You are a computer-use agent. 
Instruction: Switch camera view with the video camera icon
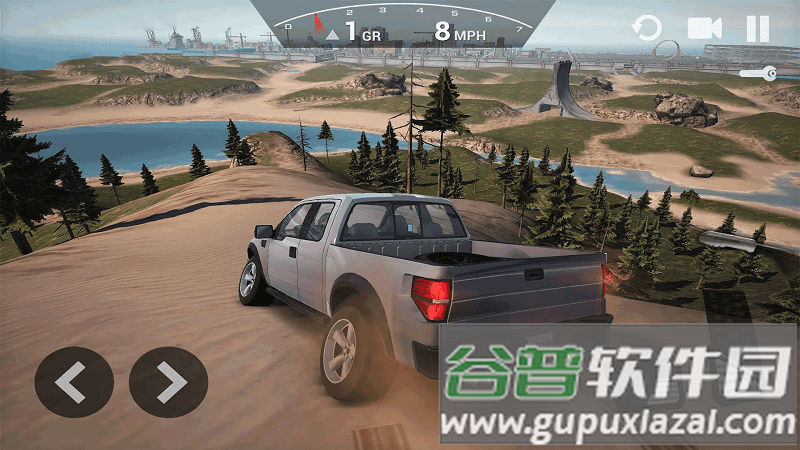704,28
